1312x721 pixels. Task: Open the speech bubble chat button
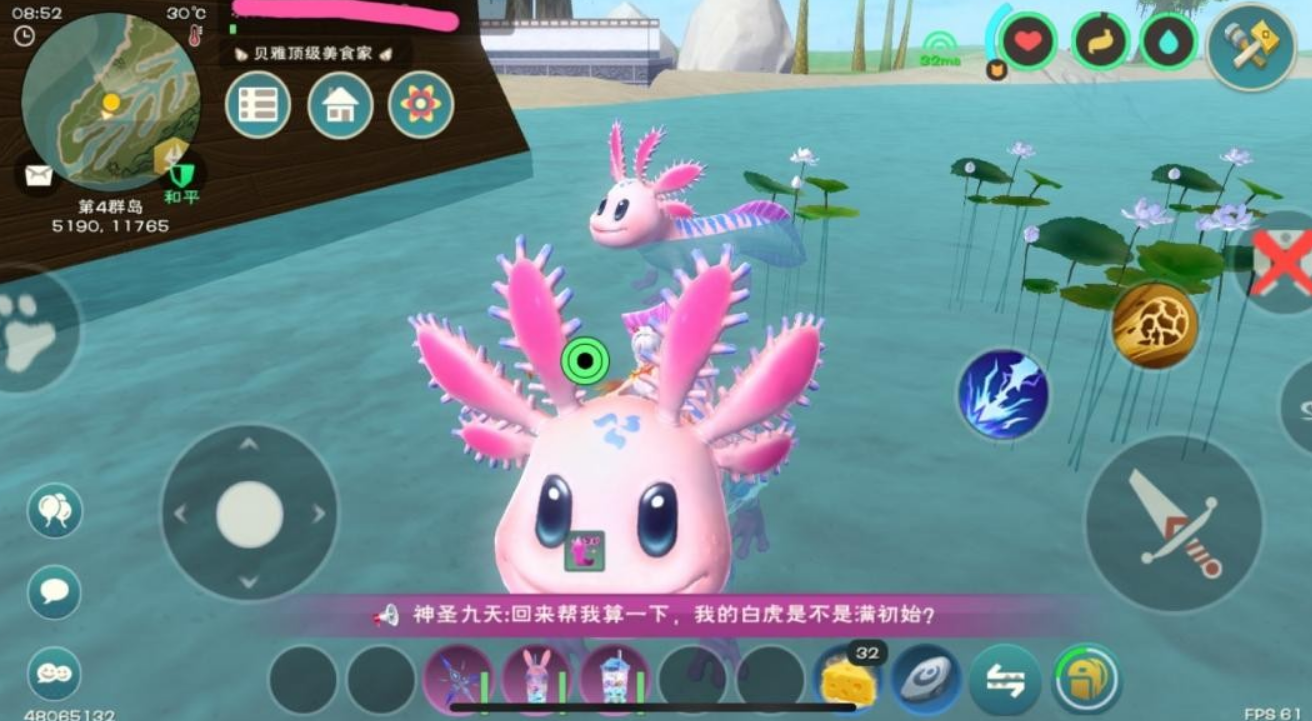pos(54,592)
